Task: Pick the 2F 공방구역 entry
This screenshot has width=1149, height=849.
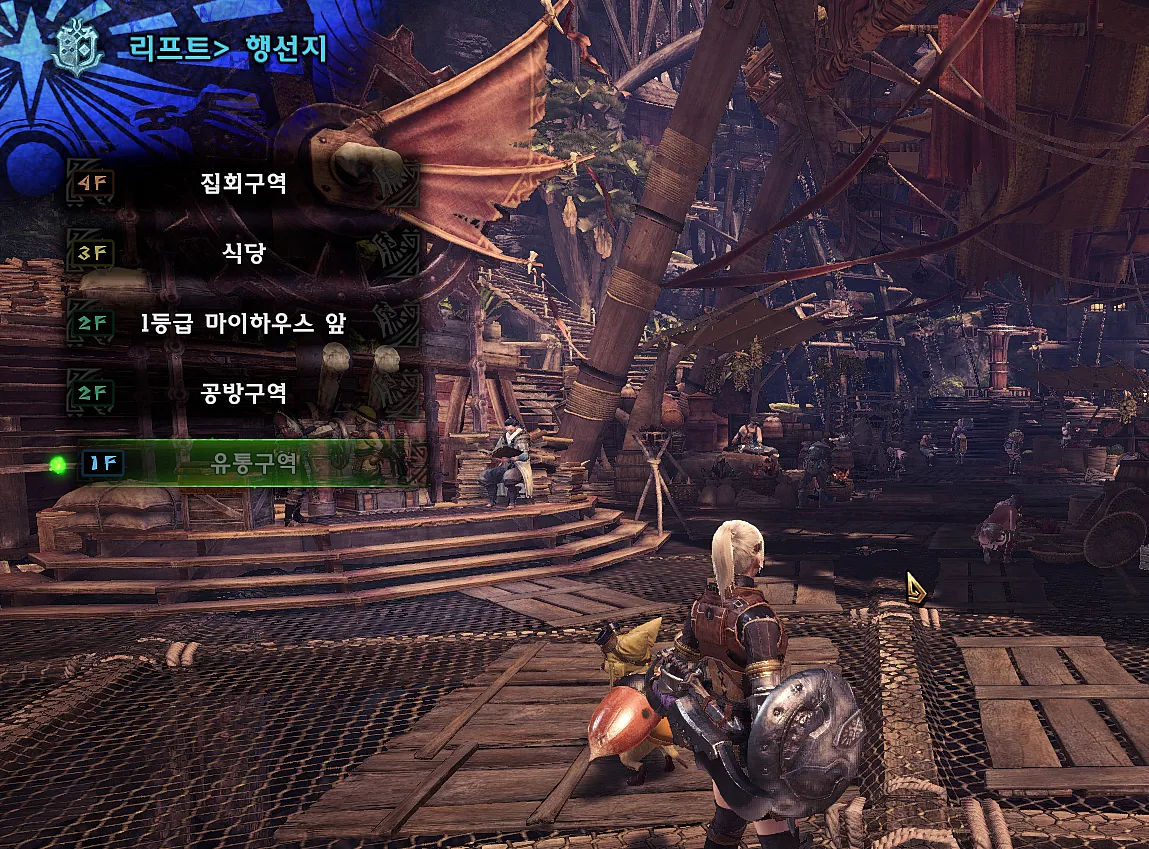Action: [x=242, y=394]
